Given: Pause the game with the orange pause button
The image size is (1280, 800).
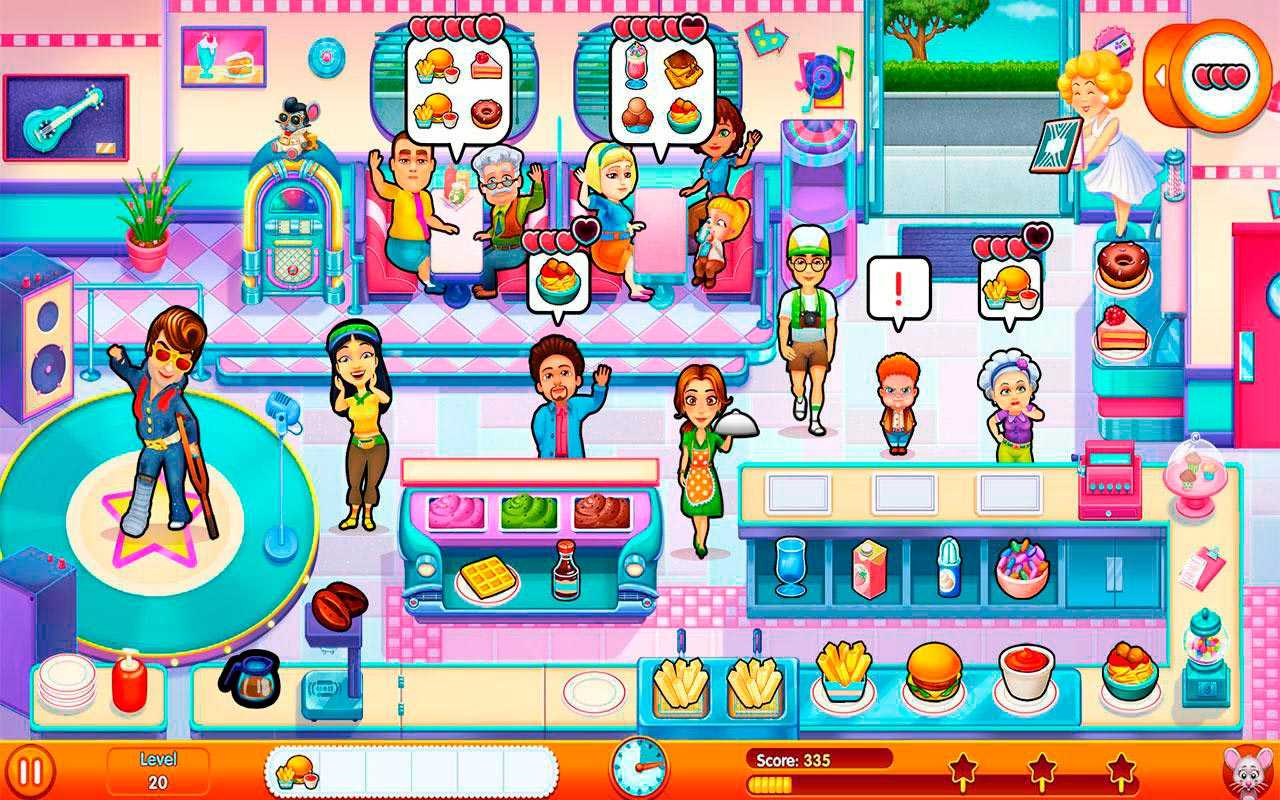Looking at the screenshot, I should [30, 772].
